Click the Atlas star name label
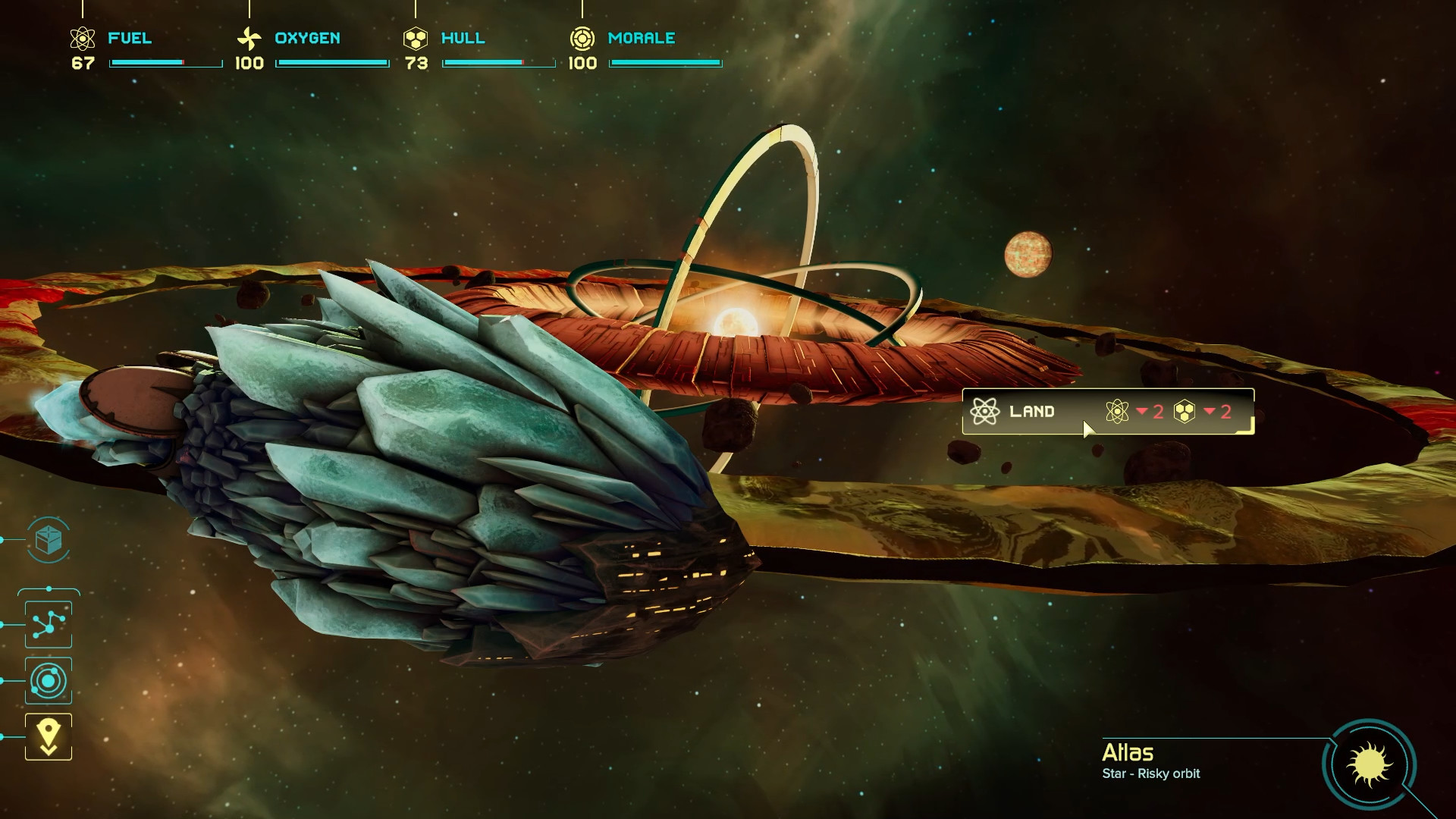Screen dimensions: 1456x819 click(x=1128, y=752)
